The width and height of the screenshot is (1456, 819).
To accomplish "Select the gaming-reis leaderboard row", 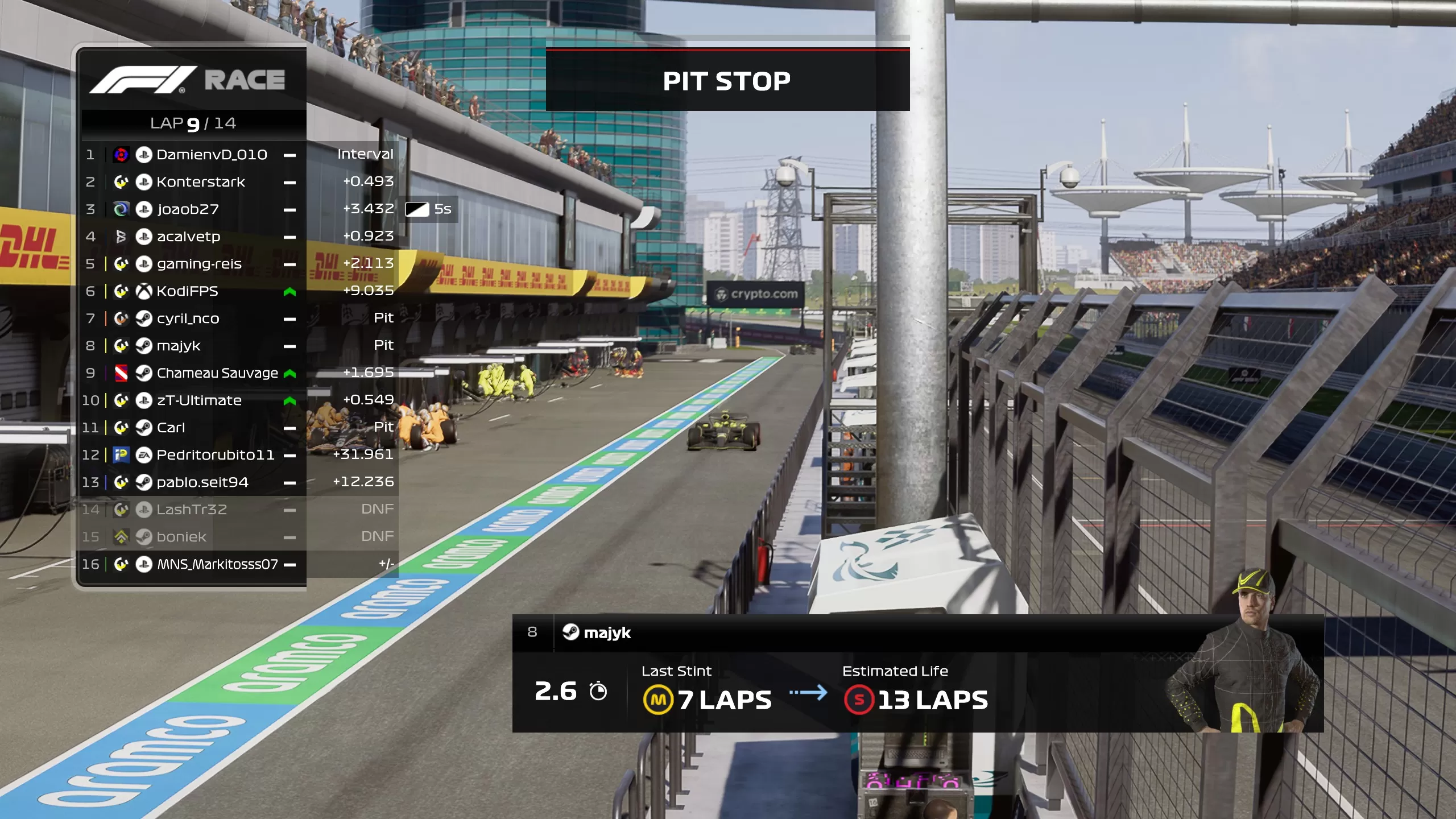I will (x=199, y=264).
